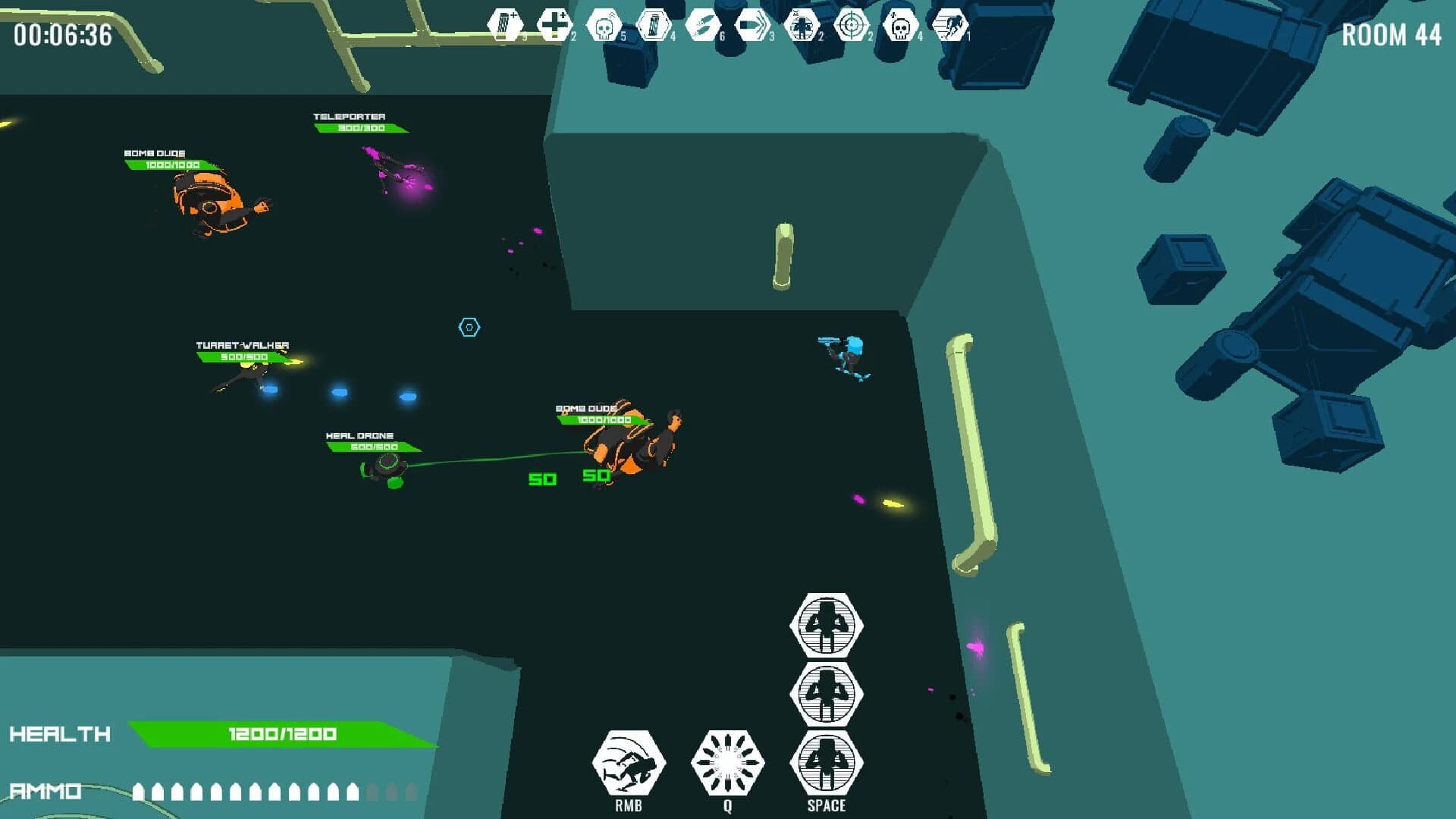Viewport: 1456px width, 819px height.
Task: Click the rocket icon showing 6 charges
Action: pos(701,23)
